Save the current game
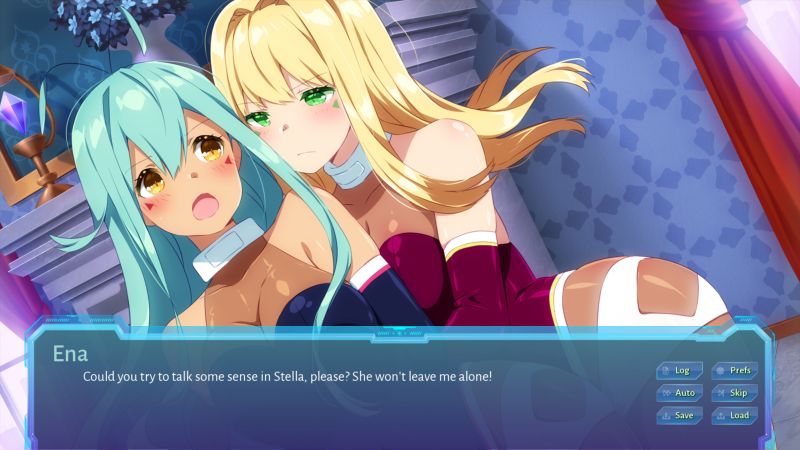Viewport: 800px width, 450px height. 680,415
